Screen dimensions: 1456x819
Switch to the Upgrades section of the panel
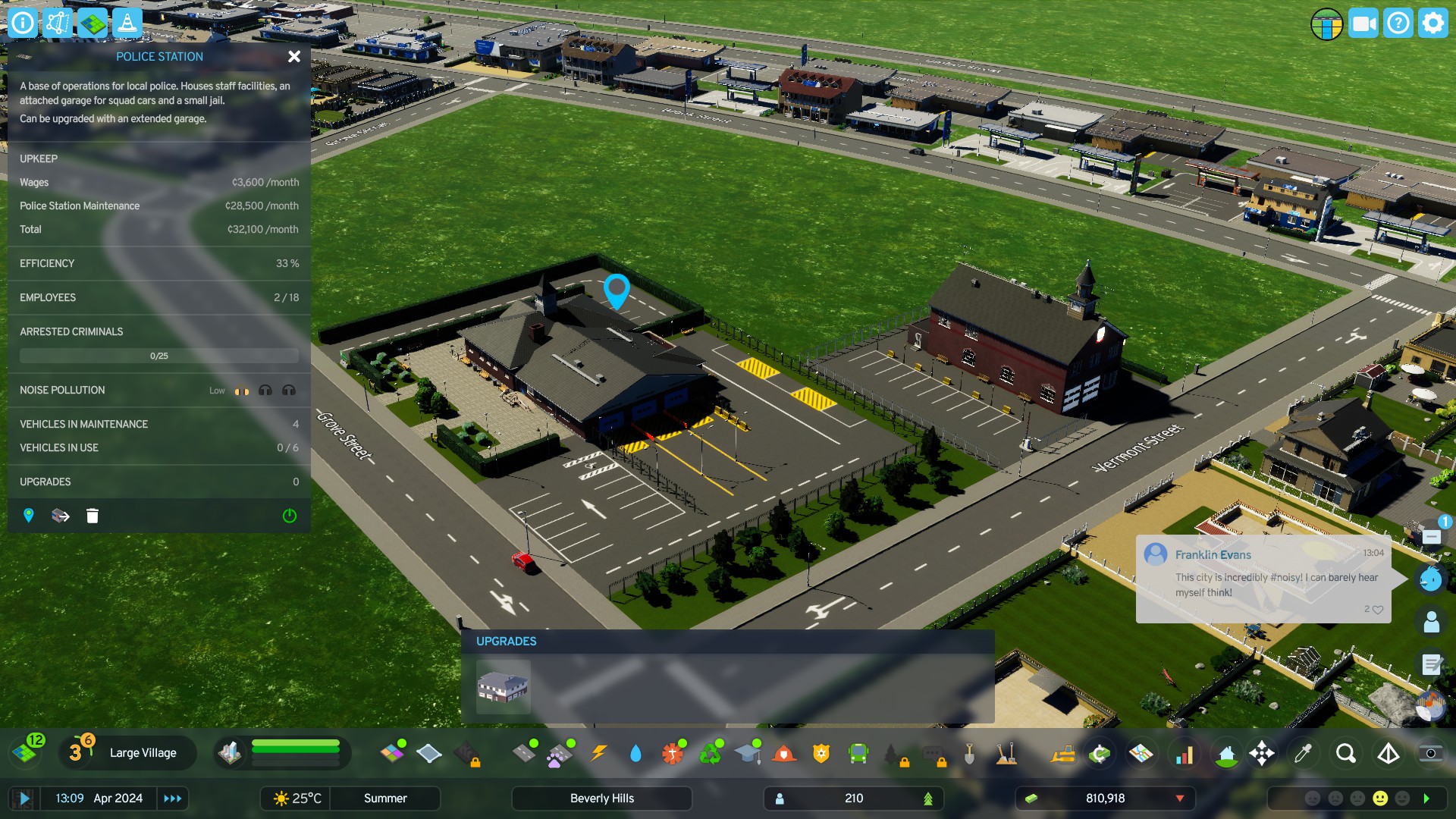pos(158,481)
